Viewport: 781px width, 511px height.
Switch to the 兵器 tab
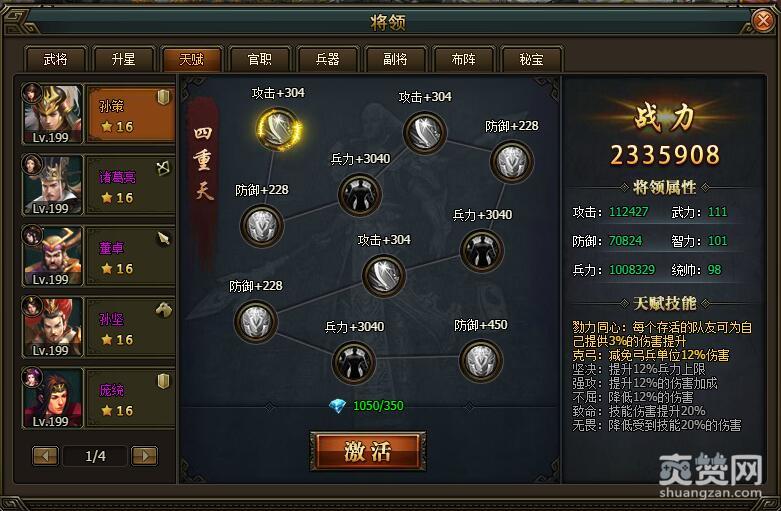(327, 59)
